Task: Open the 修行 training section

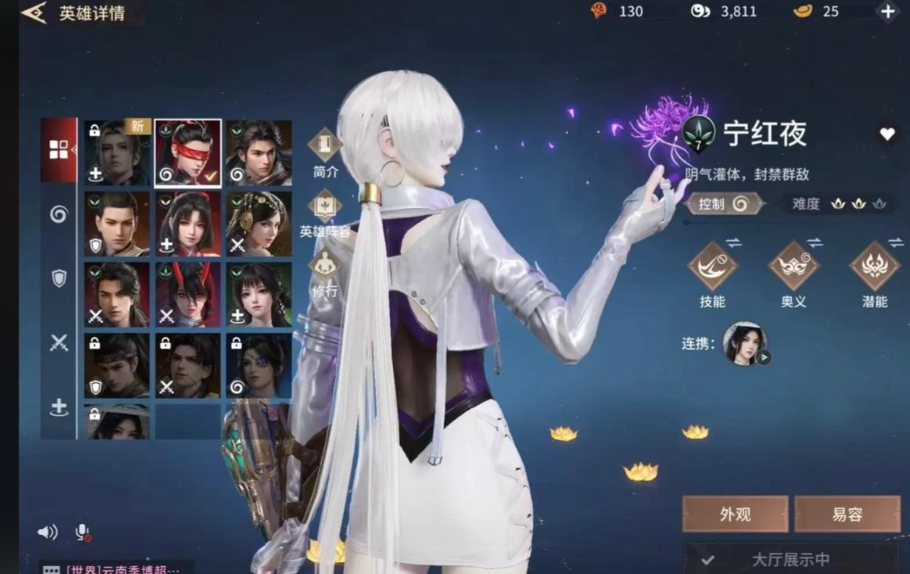Action: pyautogui.click(x=325, y=273)
